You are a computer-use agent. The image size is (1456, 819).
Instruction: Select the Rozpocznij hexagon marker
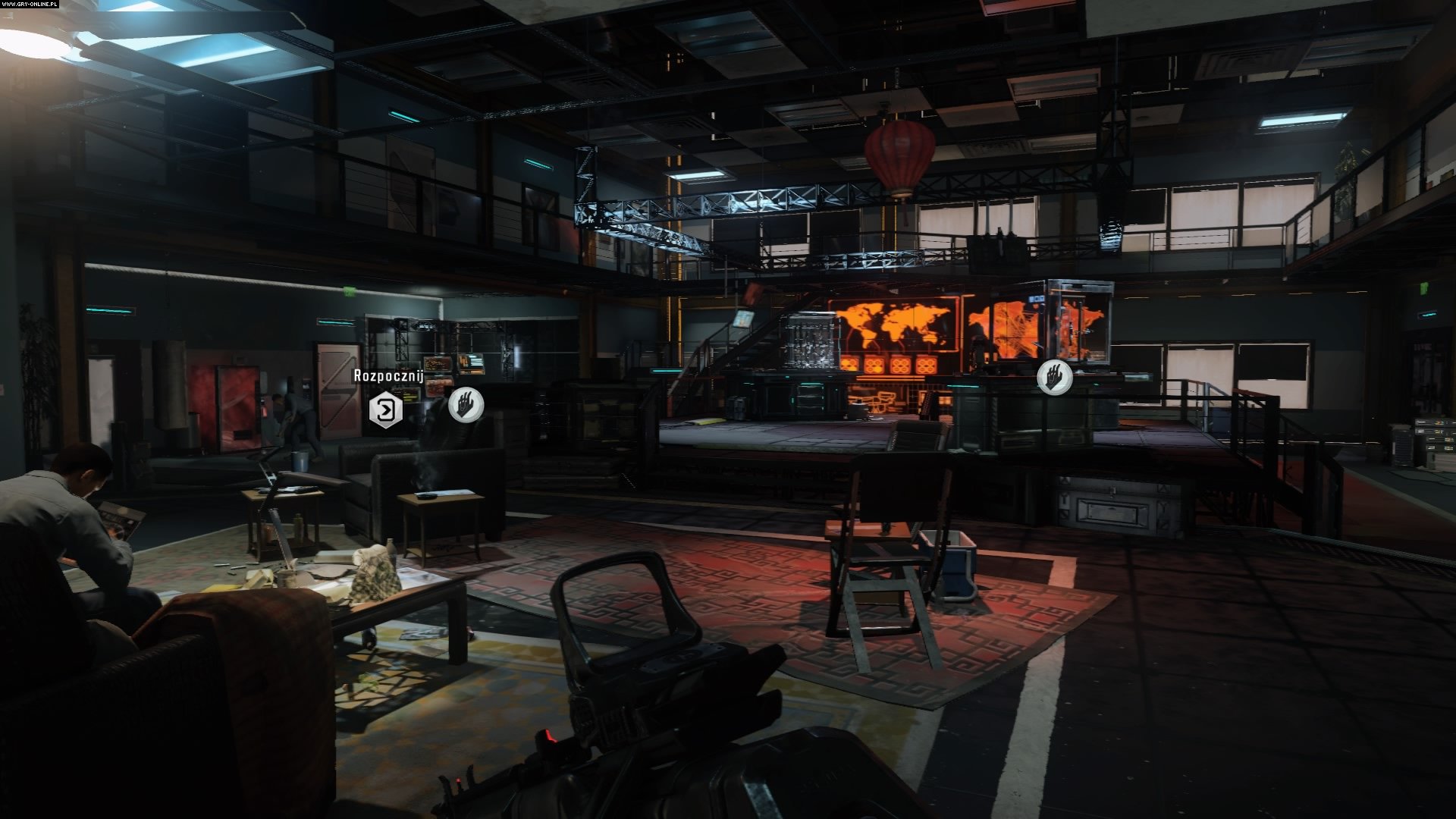(x=385, y=410)
